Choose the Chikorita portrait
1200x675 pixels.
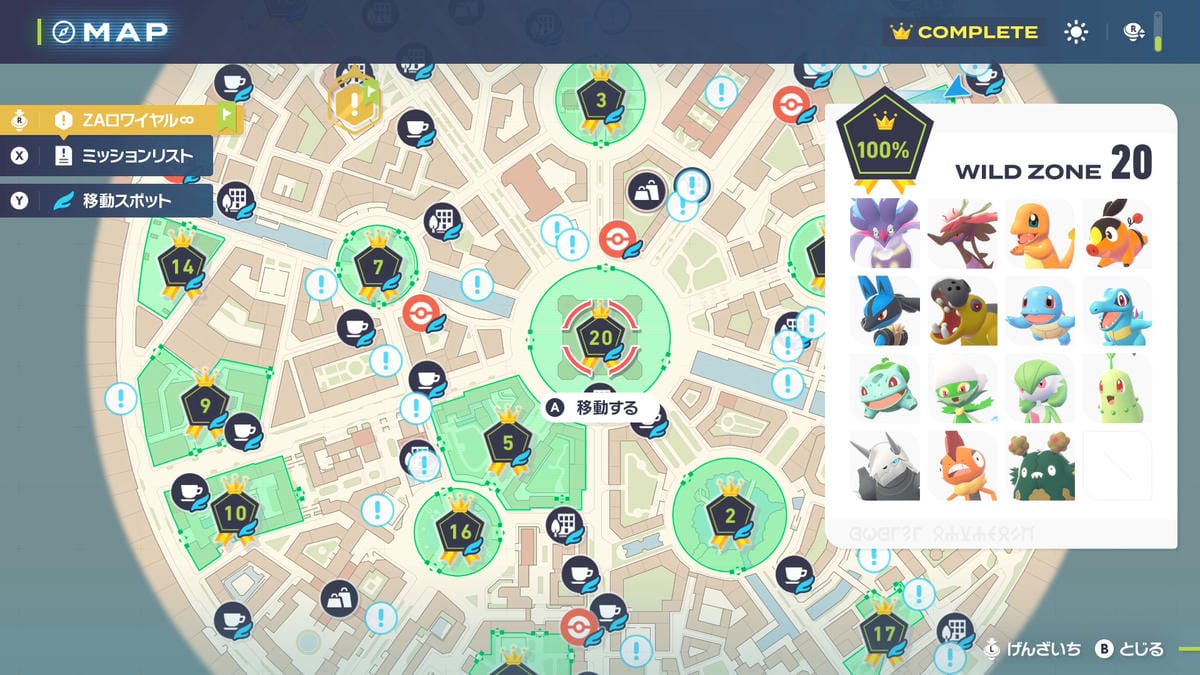point(1118,388)
